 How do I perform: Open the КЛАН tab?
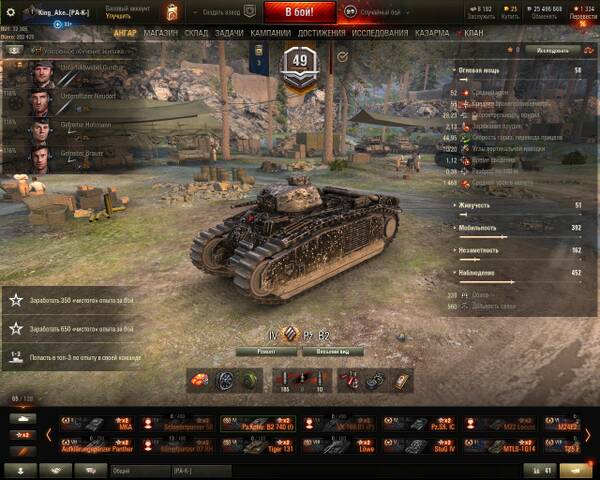pyautogui.click(x=473, y=32)
